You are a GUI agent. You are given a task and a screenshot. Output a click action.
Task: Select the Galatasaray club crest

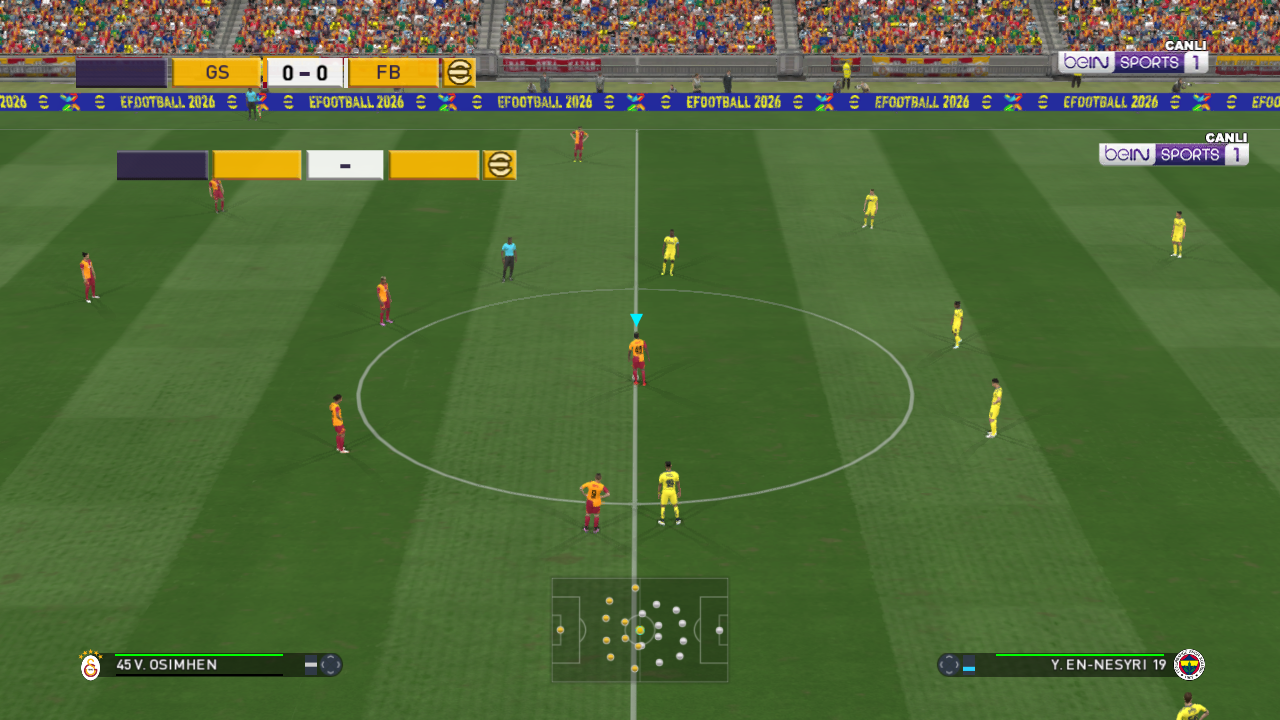(x=91, y=666)
